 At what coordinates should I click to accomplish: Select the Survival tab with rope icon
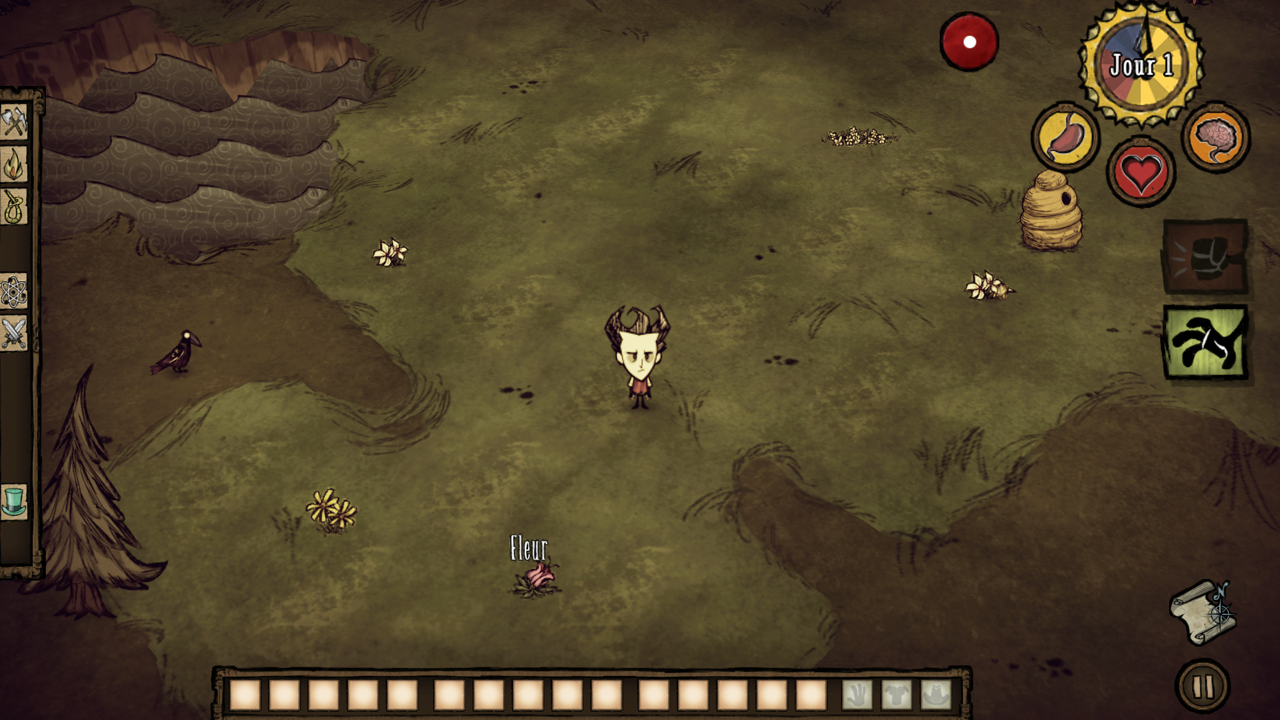(x=14, y=207)
